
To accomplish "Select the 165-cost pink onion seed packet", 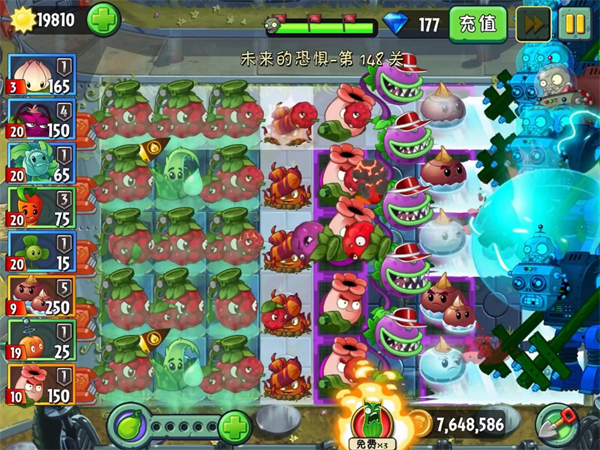I will [x=38, y=73].
